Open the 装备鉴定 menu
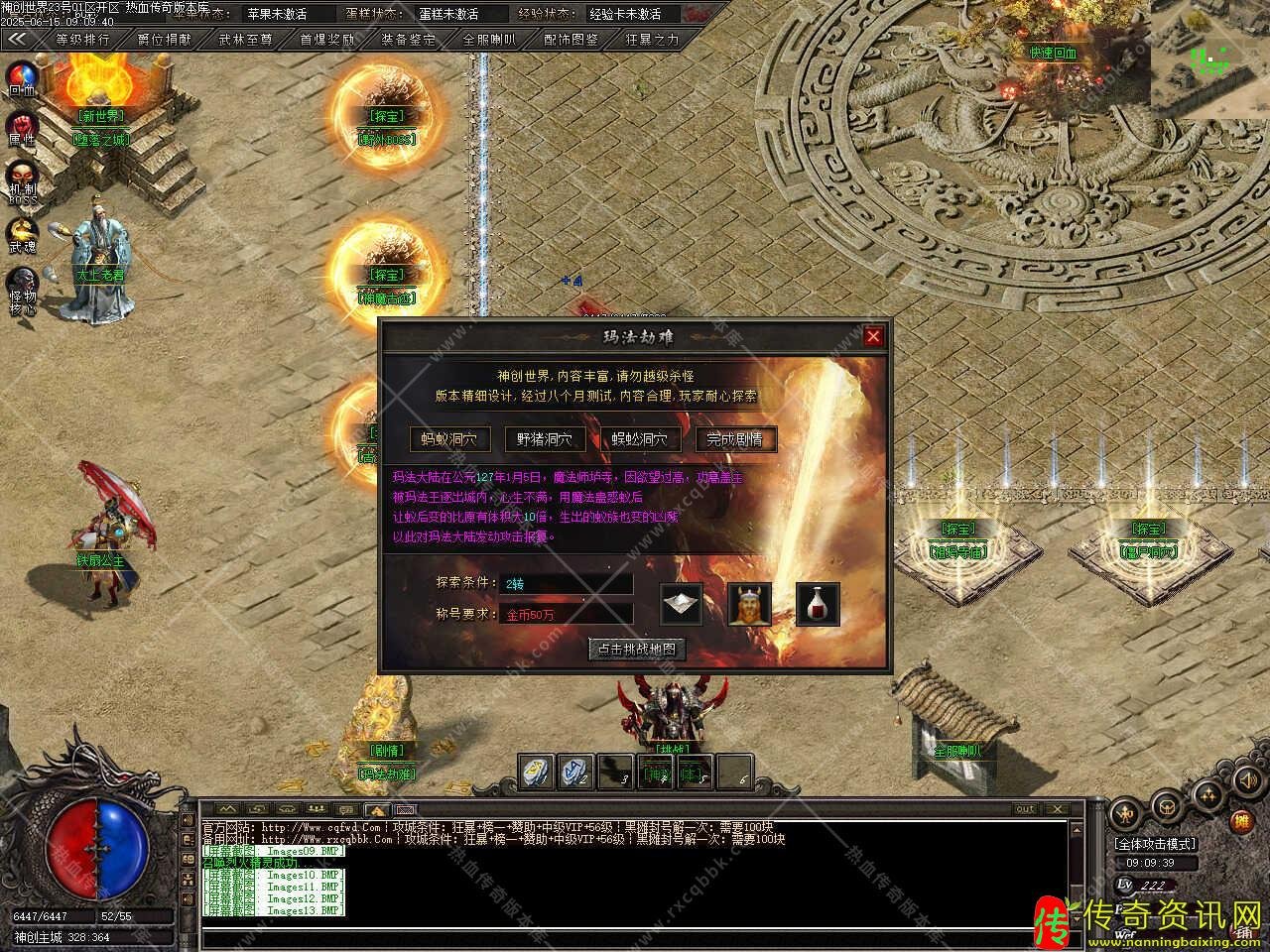1270x952 pixels. tap(408, 40)
